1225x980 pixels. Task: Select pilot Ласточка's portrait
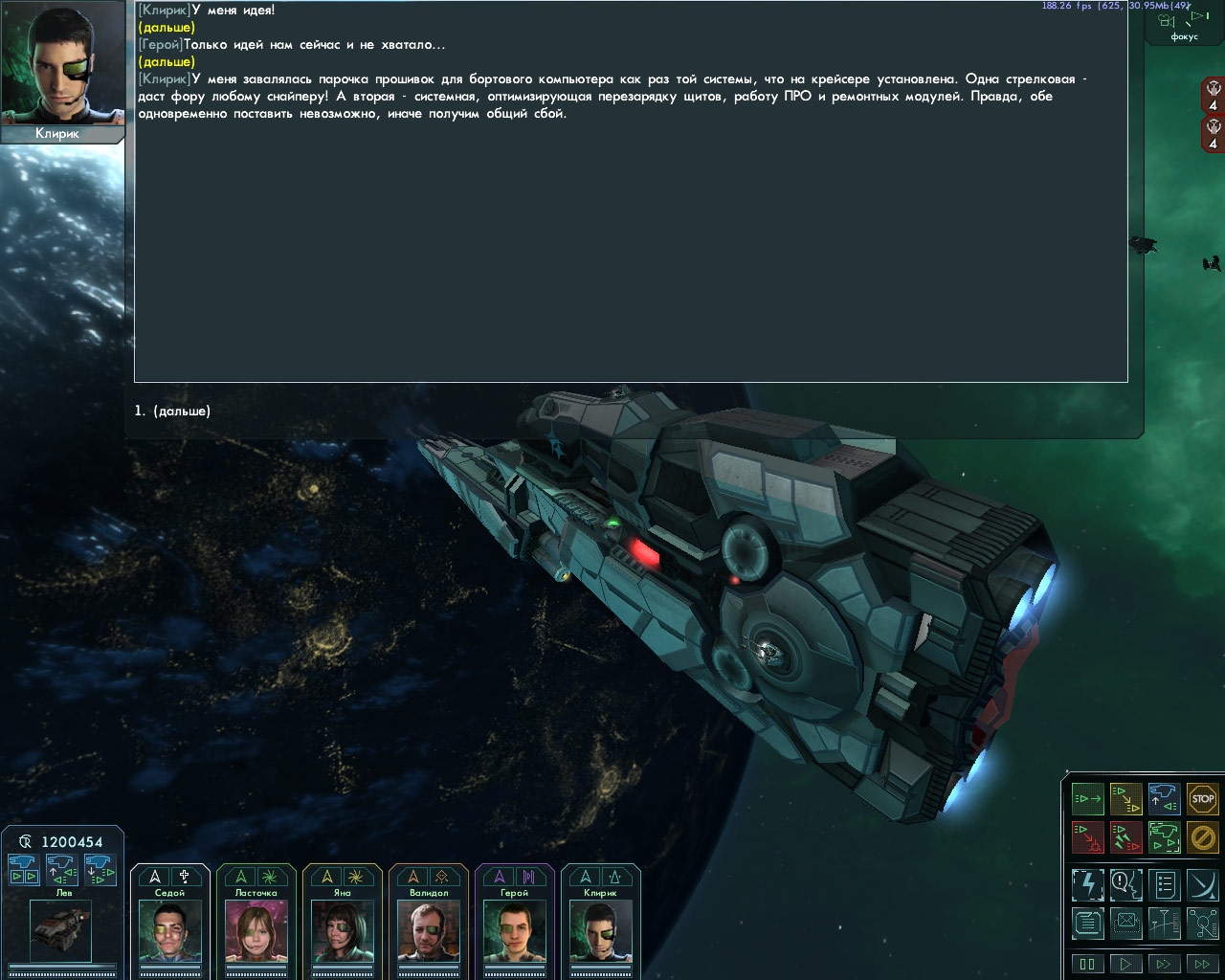pos(256,932)
